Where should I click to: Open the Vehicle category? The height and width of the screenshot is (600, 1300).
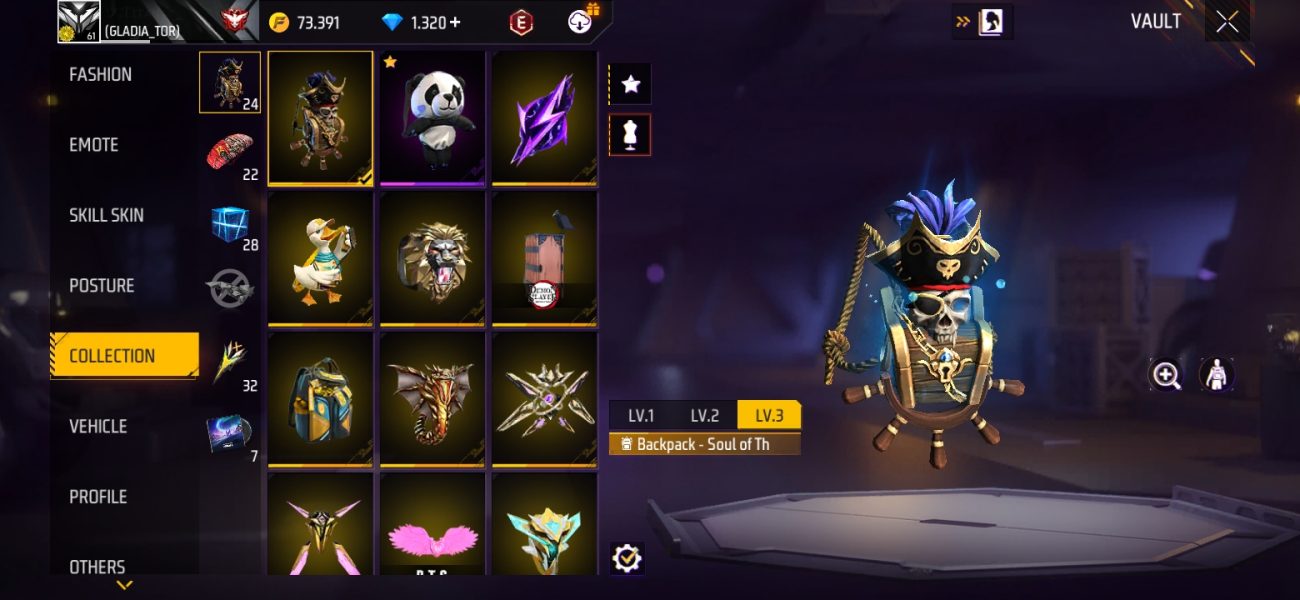(x=98, y=426)
